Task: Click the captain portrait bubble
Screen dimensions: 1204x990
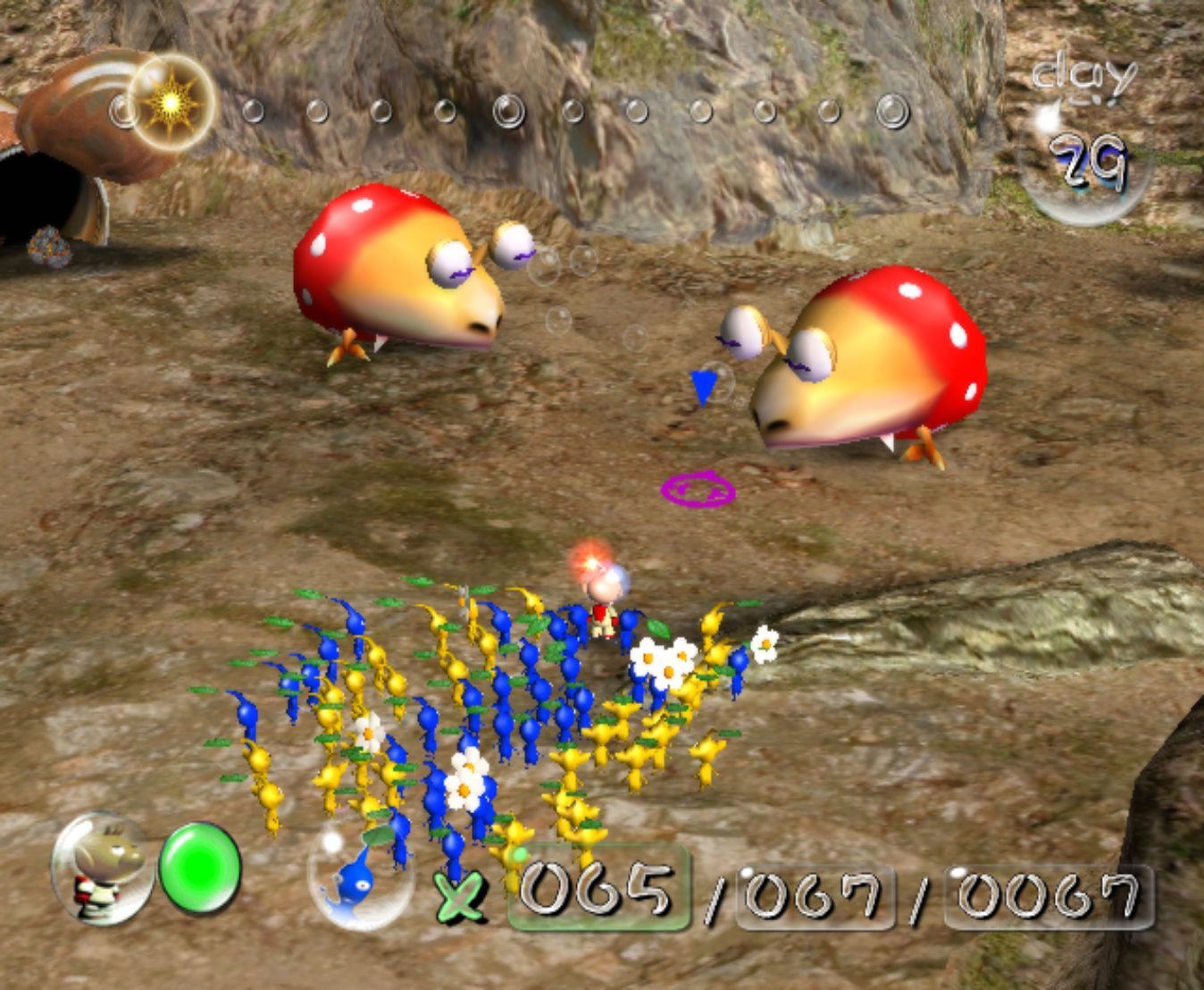Action: 101,868
